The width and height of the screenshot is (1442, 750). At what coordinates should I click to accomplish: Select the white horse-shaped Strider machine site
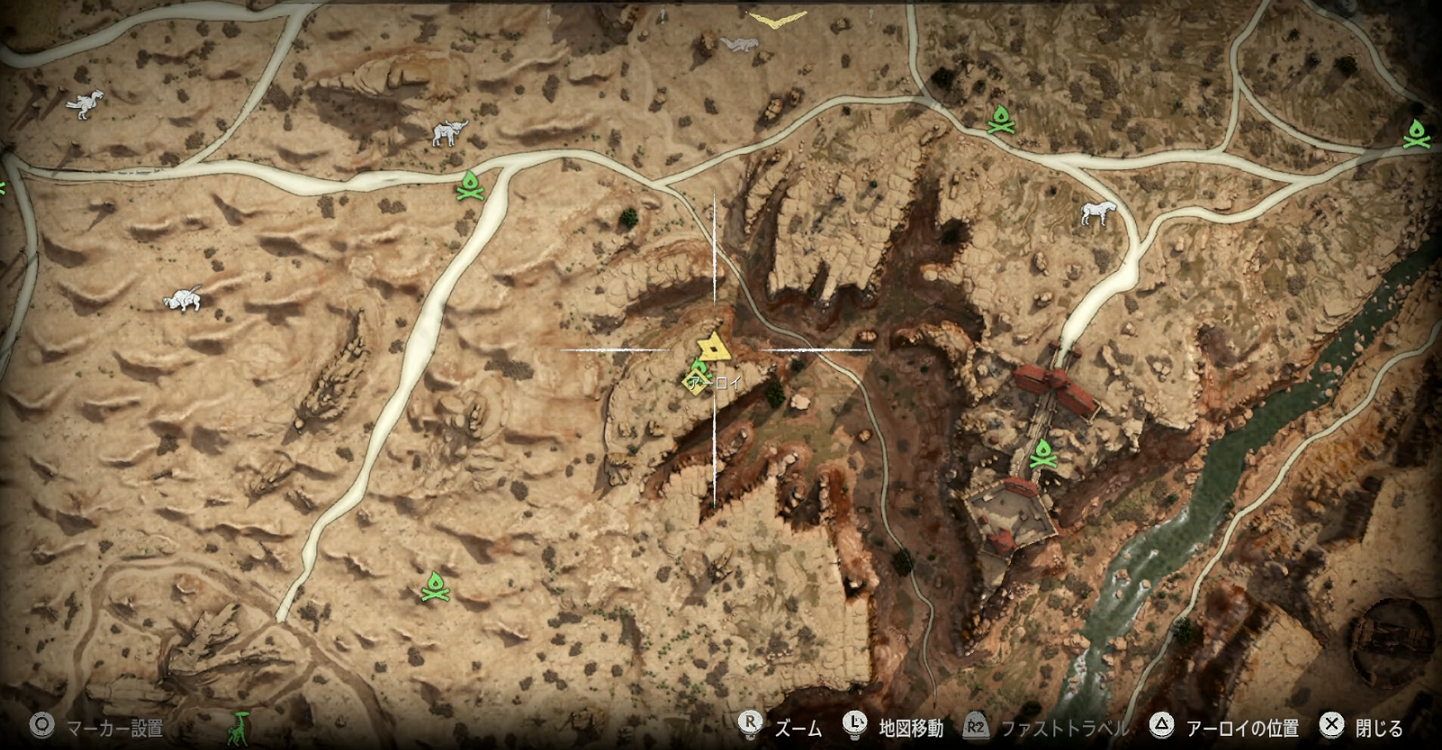coord(1098,212)
